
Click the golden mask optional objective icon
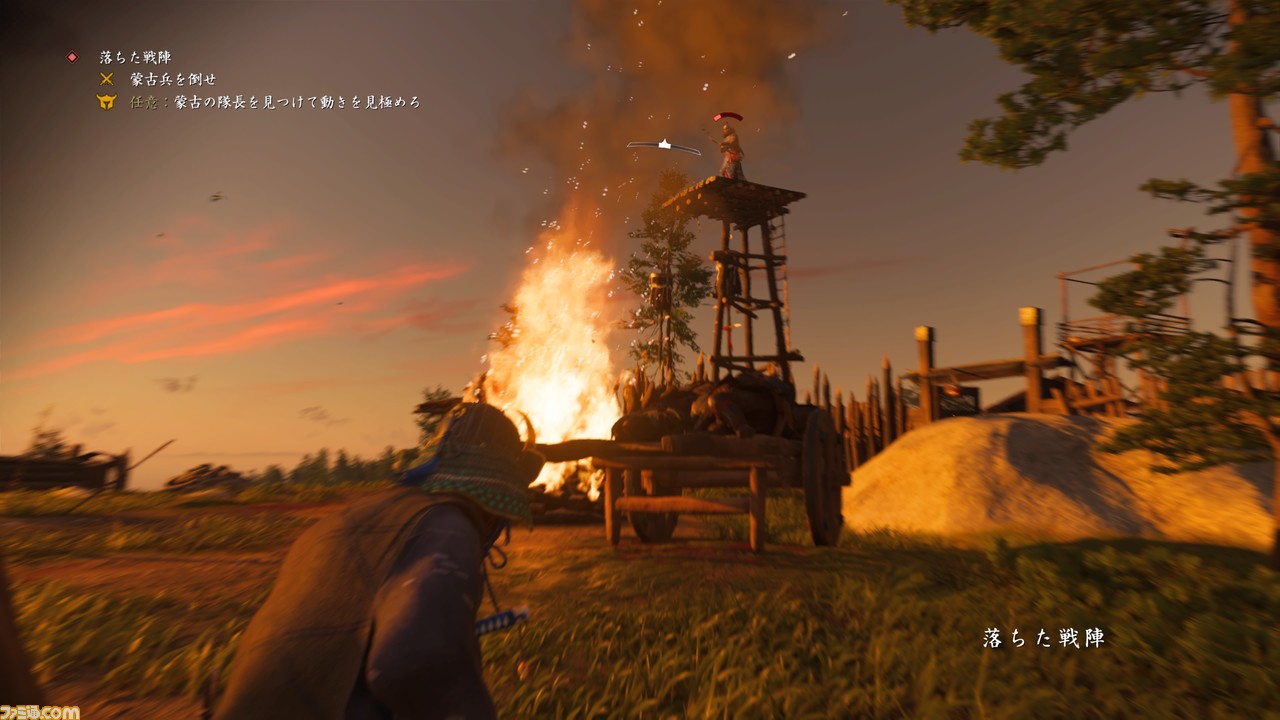[106, 101]
